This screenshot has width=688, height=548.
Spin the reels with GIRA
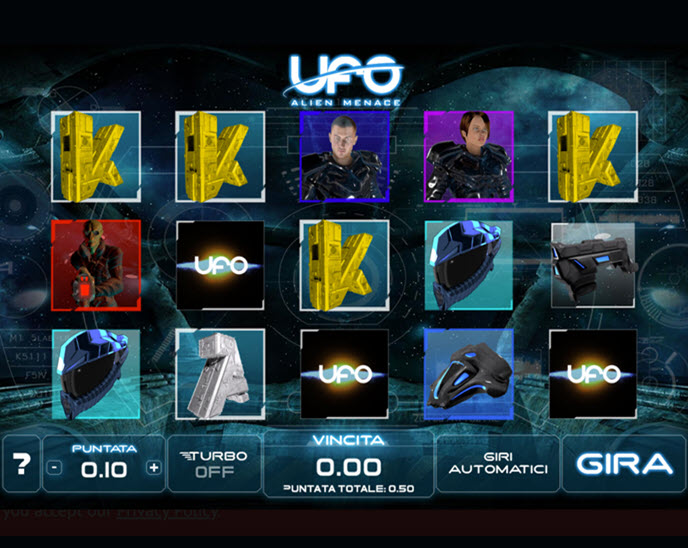pyautogui.click(x=624, y=464)
